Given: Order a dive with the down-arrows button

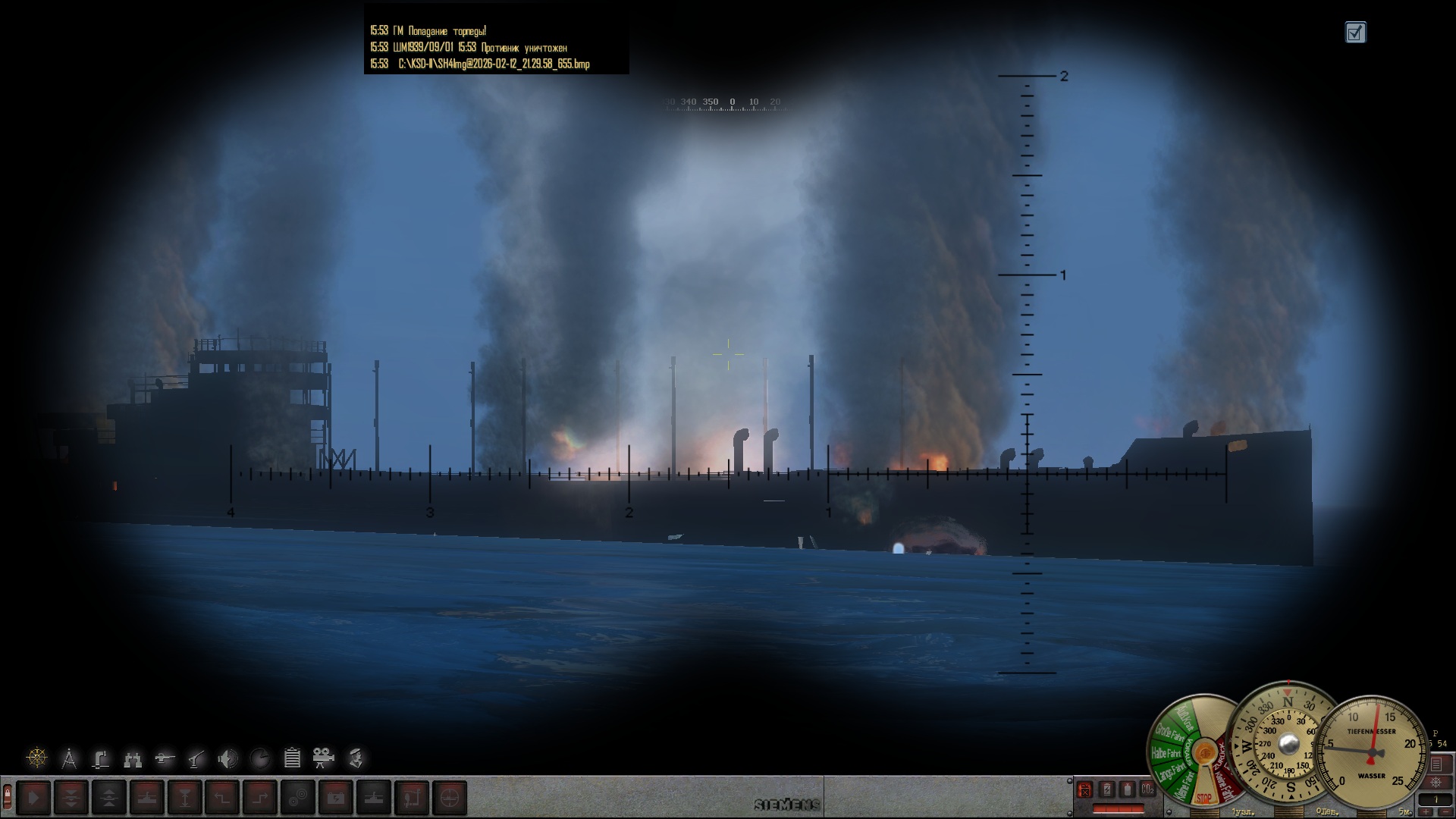Looking at the screenshot, I should (71, 798).
